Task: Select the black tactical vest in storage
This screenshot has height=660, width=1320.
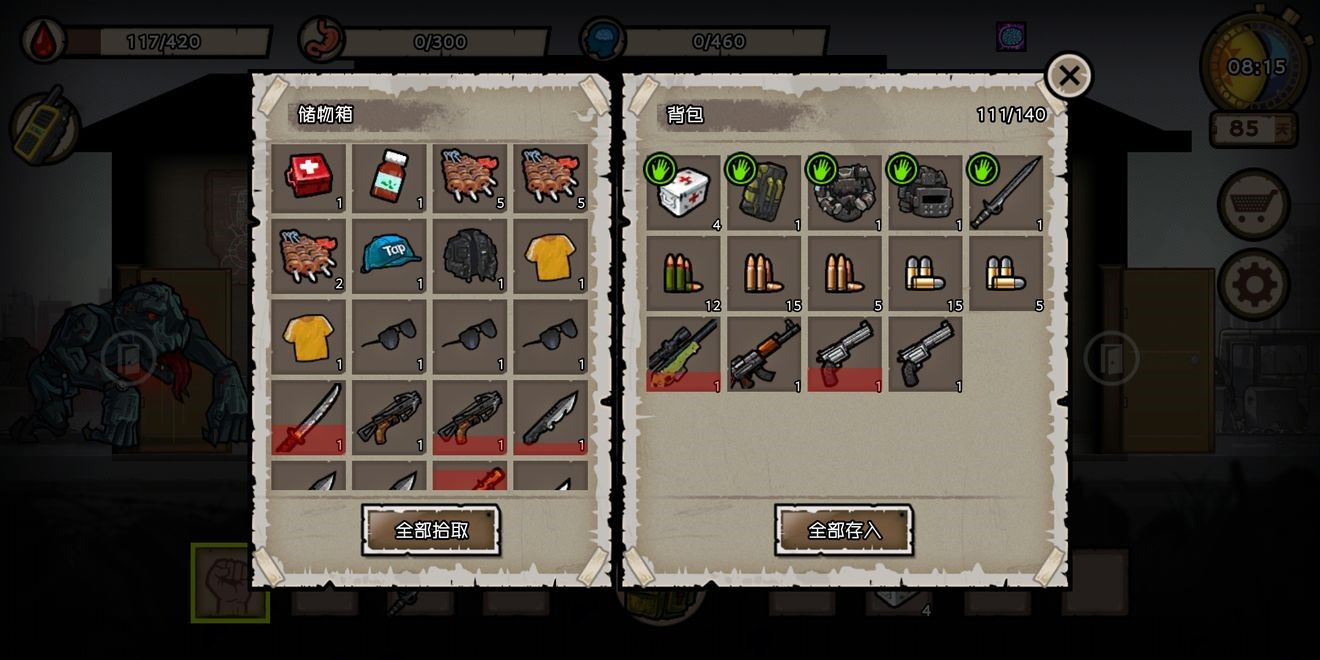Action: point(470,258)
